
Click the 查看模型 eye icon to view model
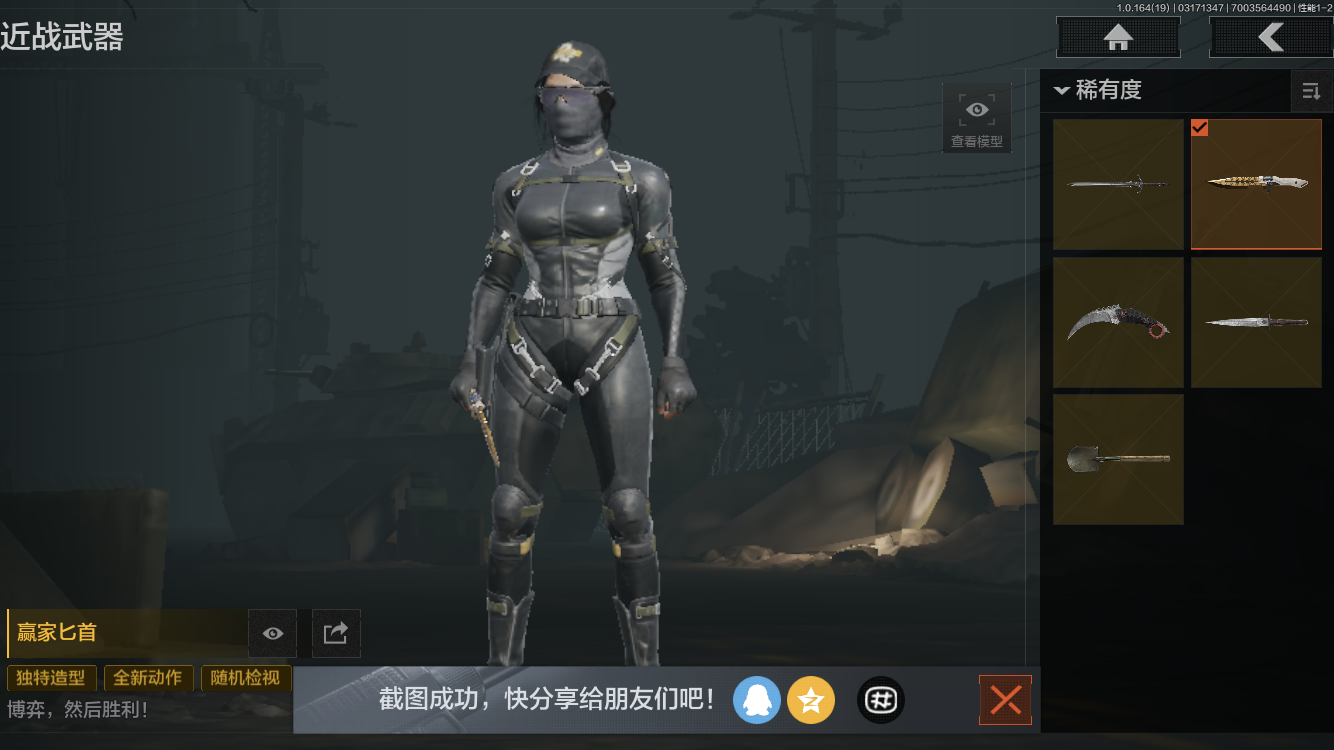tap(976, 109)
